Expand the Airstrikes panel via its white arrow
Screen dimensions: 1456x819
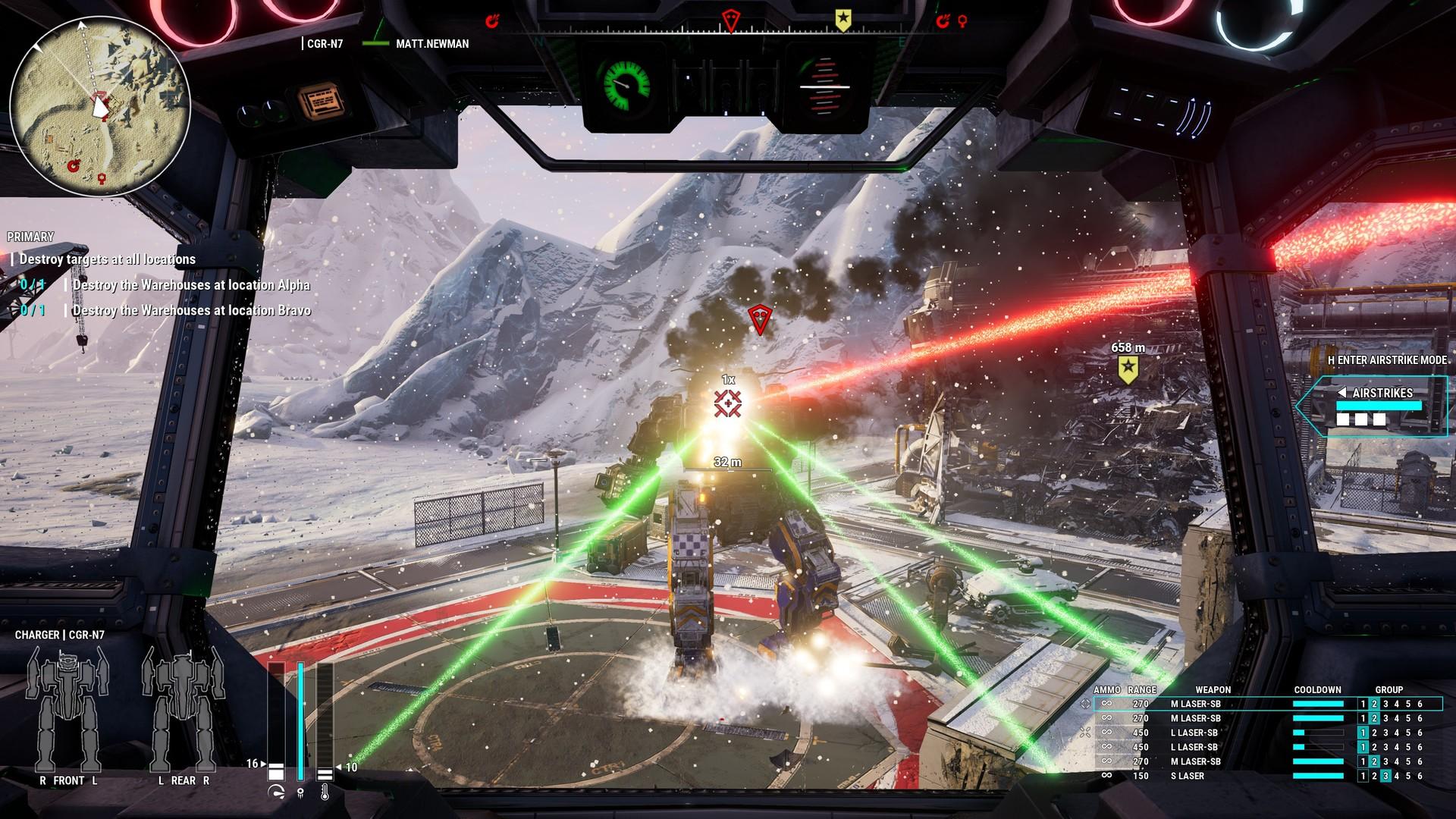coord(1342,393)
